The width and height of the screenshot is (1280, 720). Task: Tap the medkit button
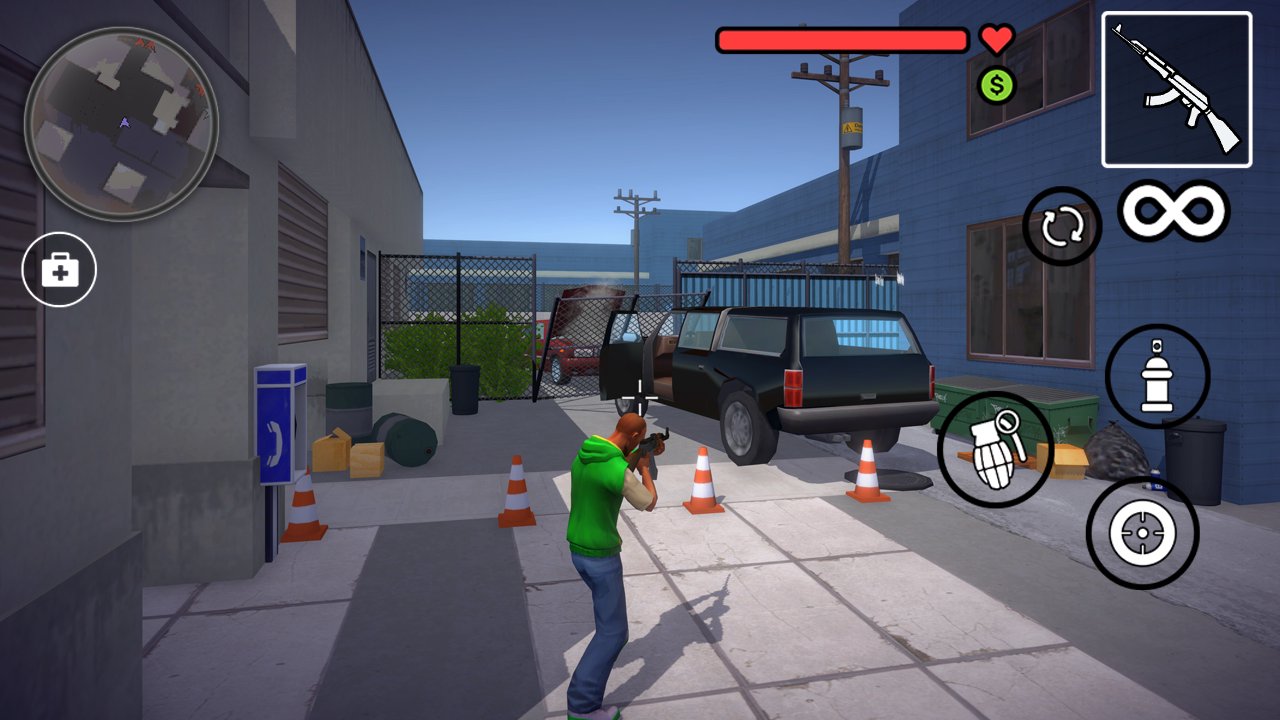coord(59,269)
